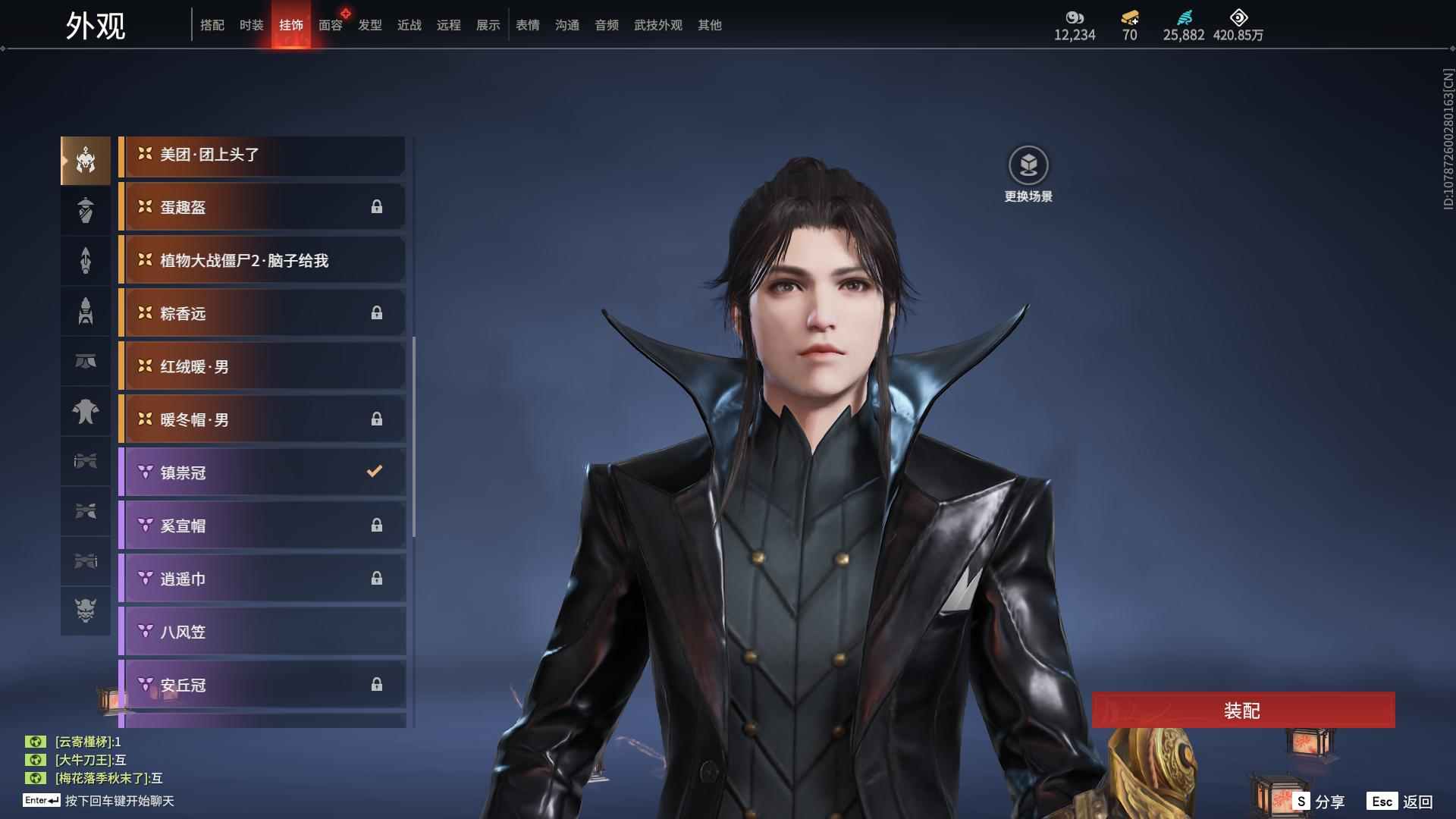
Task: Click 返回 to go back
Action: [1400, 802]
